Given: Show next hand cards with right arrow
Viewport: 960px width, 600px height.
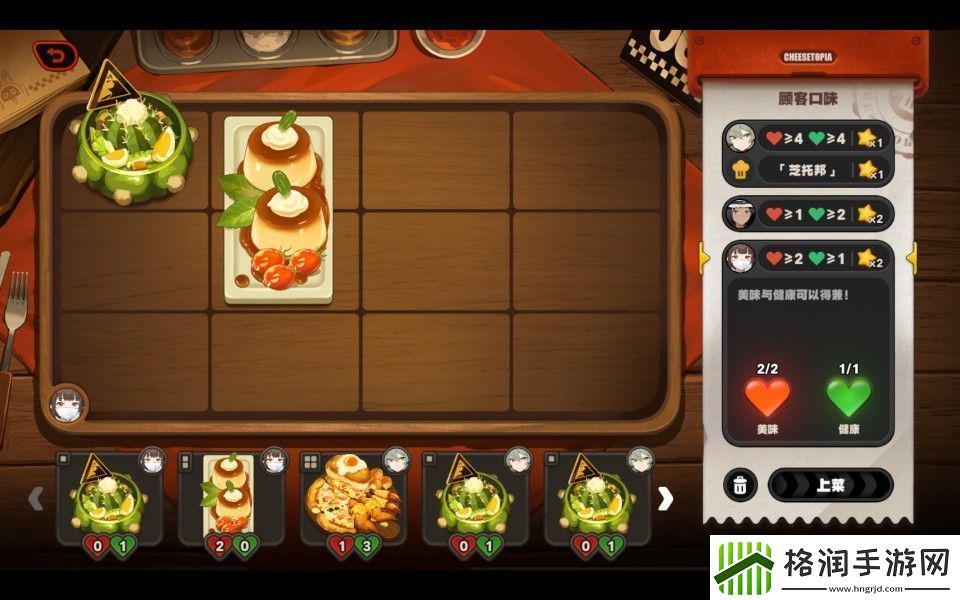Looking at the screenshot, I should pos(665,499).
